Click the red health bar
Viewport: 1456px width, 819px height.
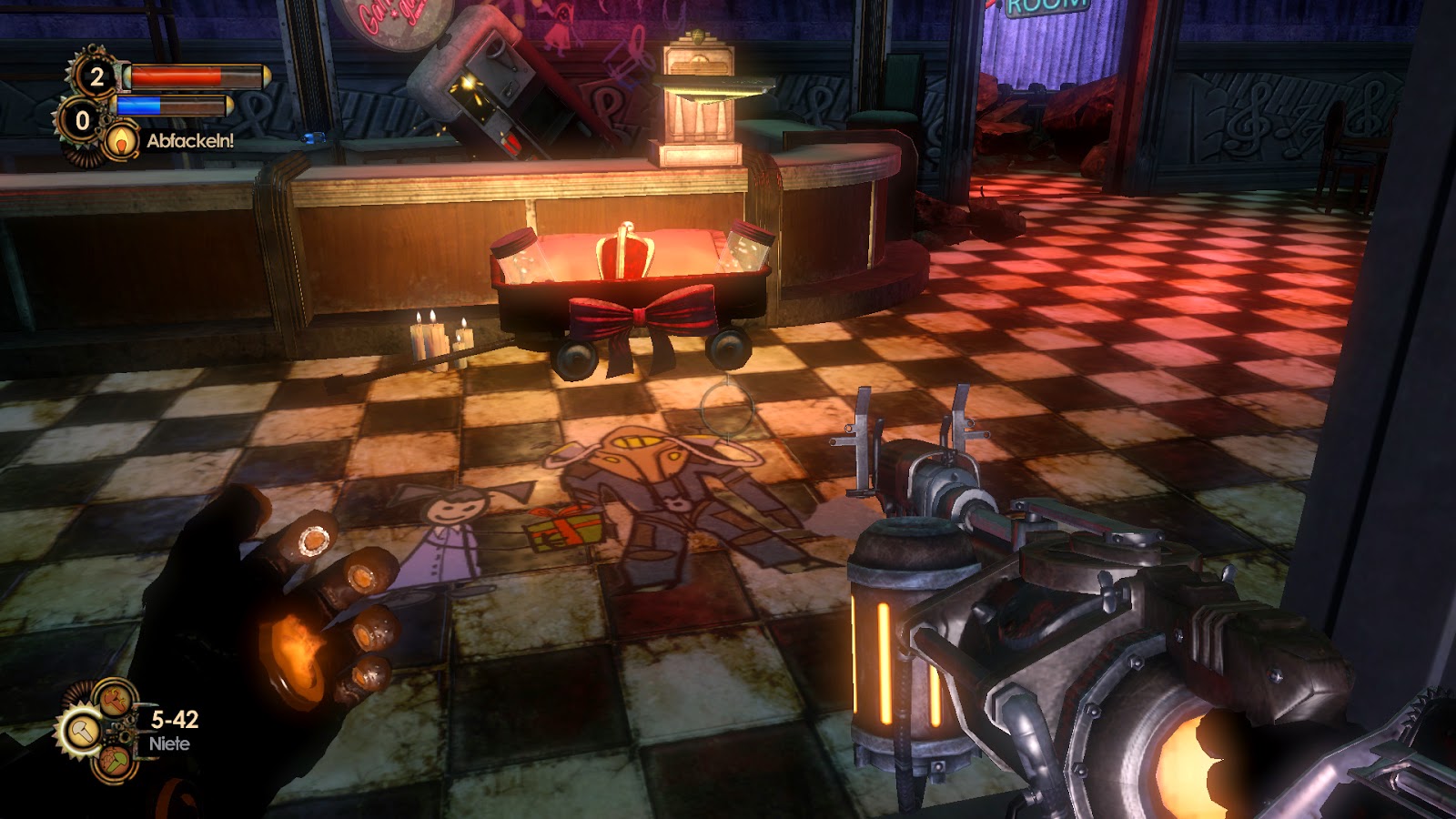(x=176, y=76)
